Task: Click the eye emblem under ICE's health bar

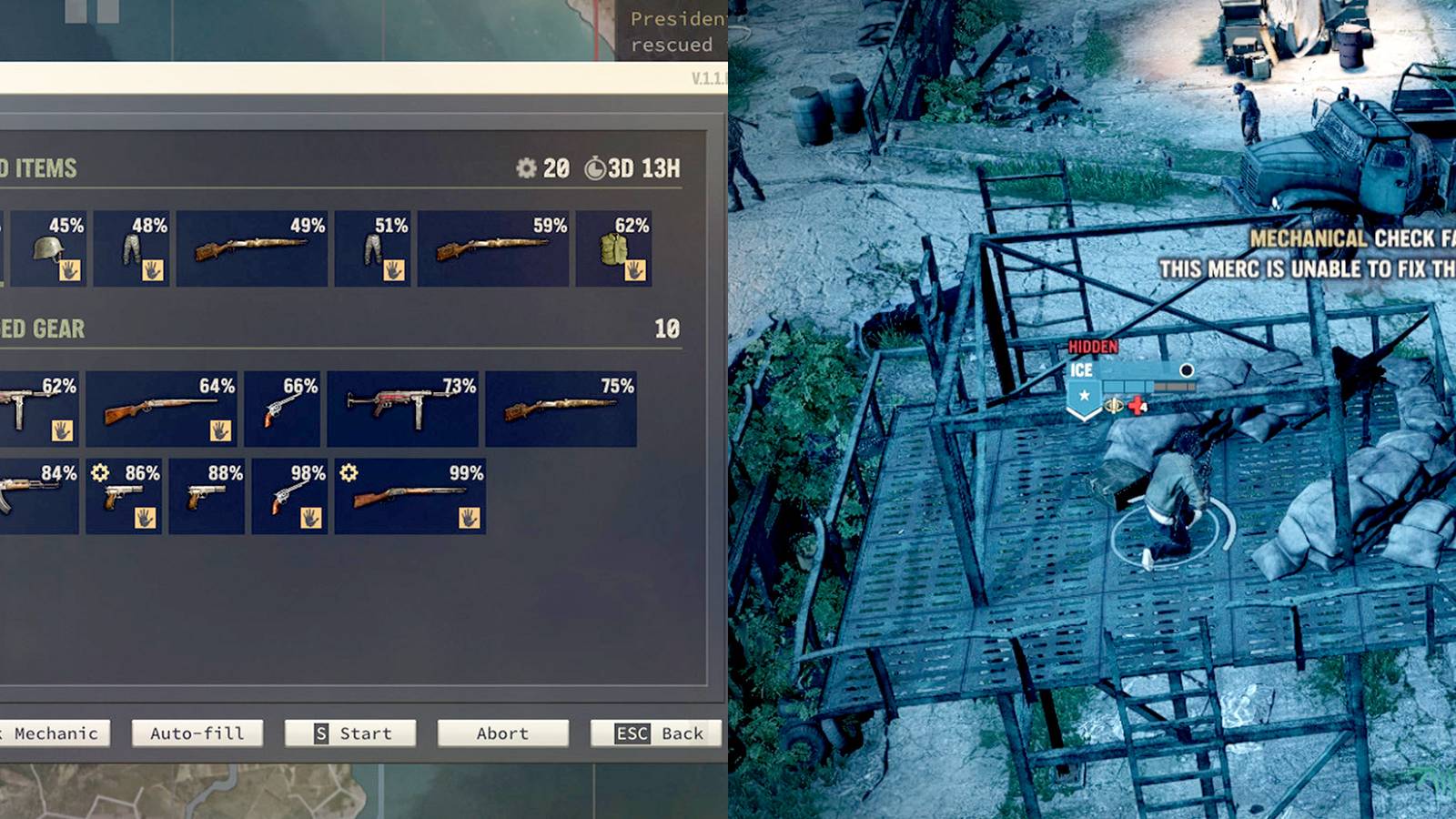Action: [1114, 405]
